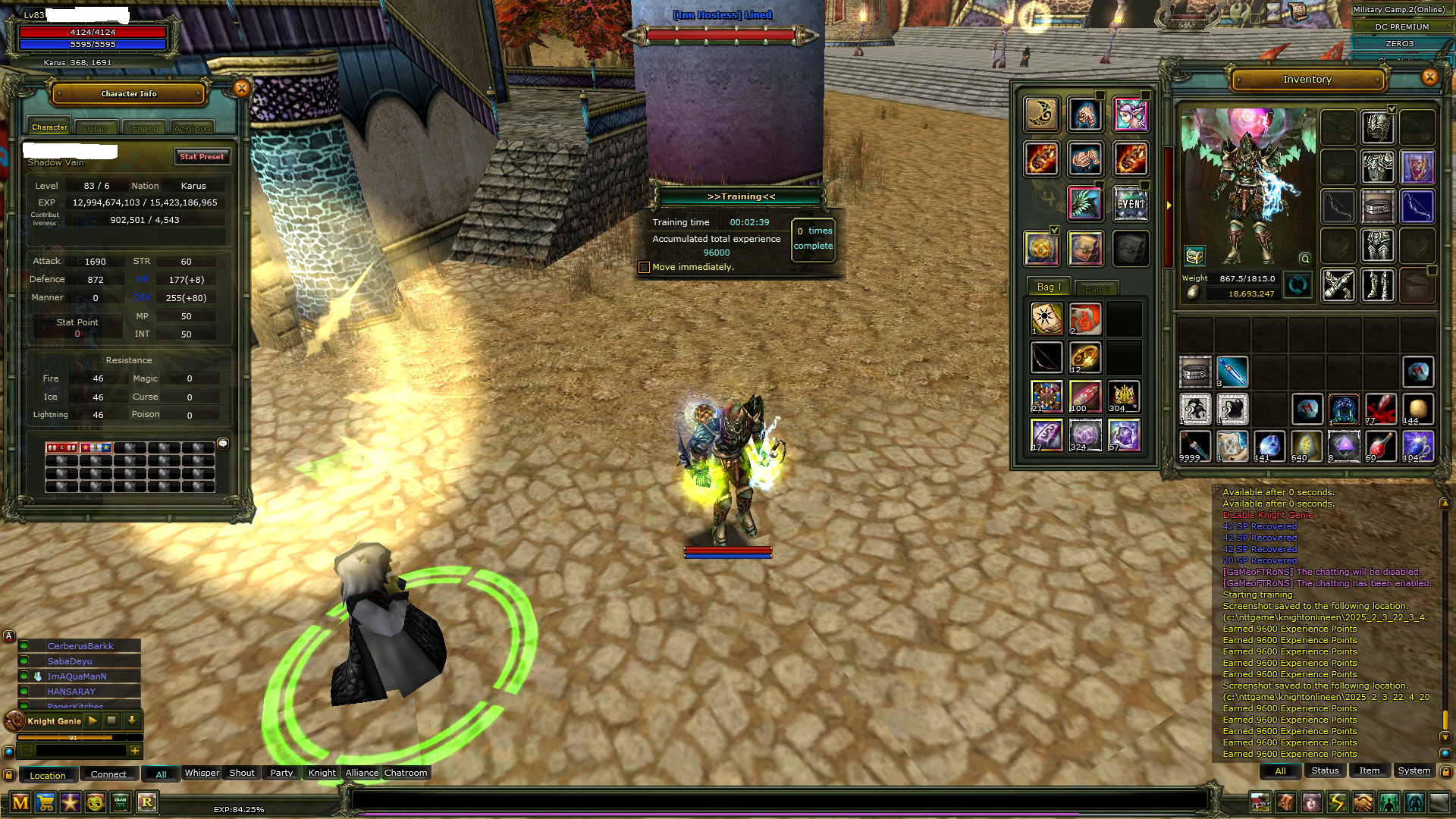This screenshot has height=819, width=1456.
Task: Click the golden M icon in bottom taskbar
Action: (20, 803)
